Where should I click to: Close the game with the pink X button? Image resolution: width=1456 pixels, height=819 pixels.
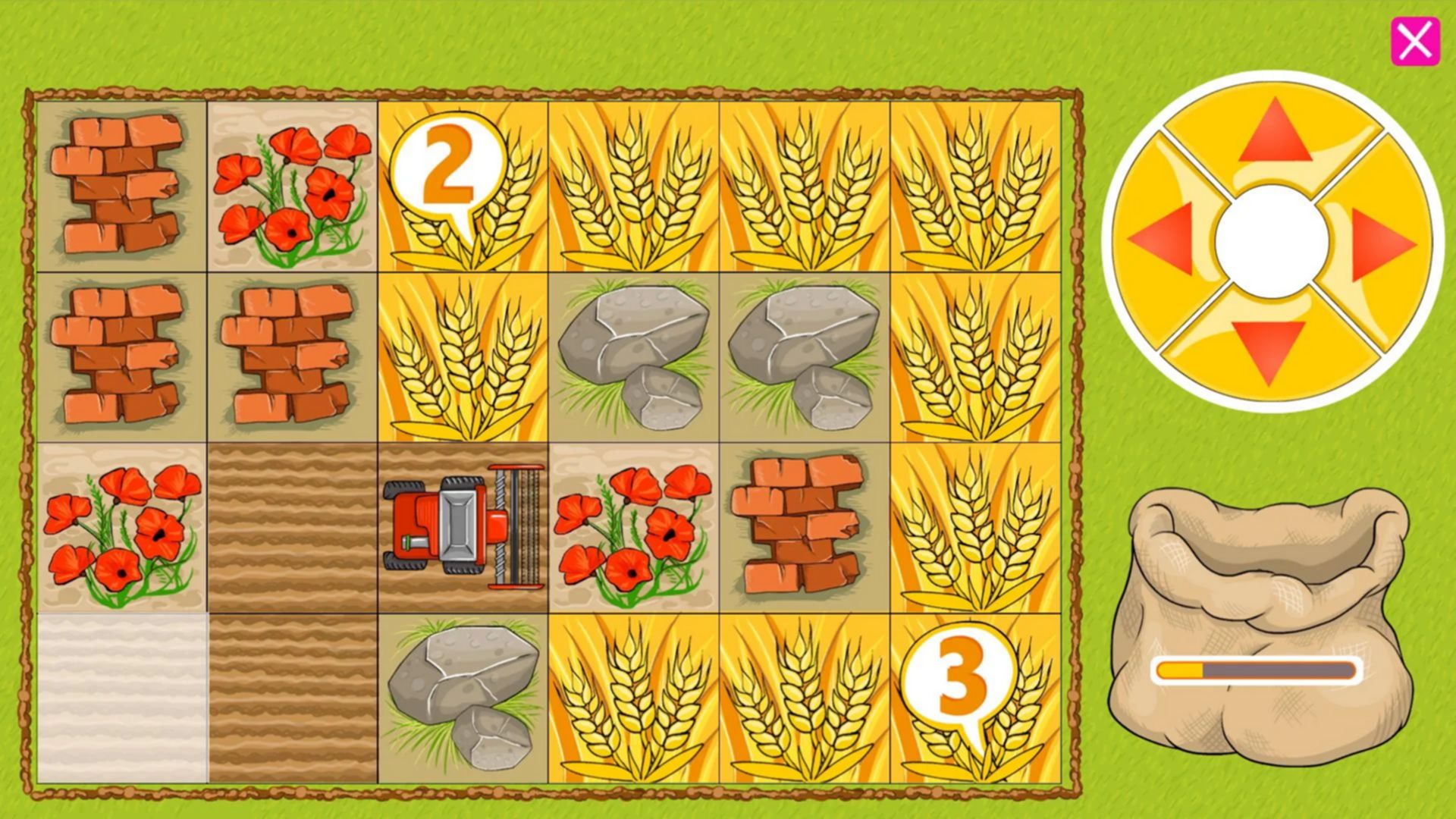pos(1414,41)
